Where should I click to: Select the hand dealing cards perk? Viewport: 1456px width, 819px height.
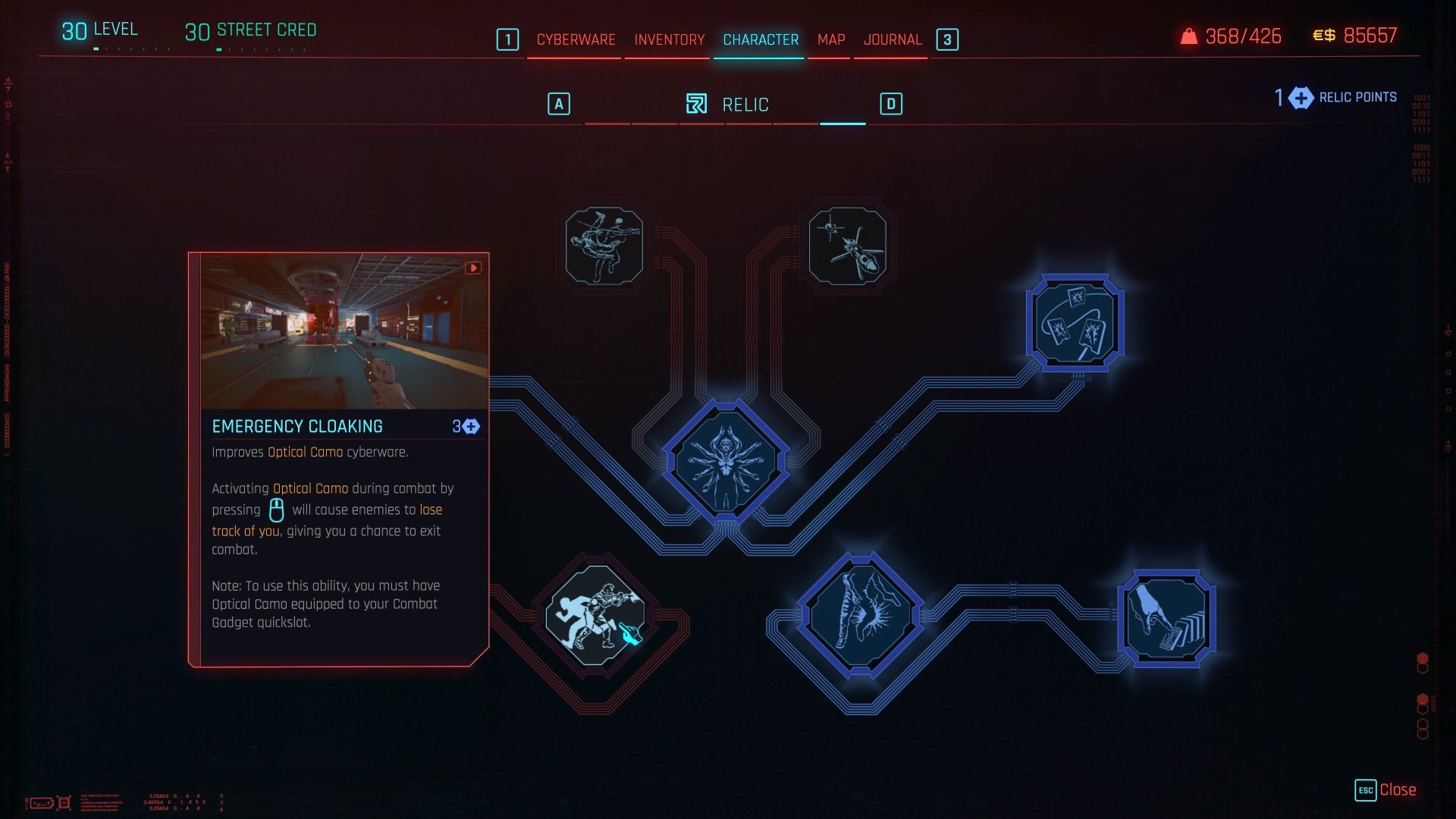point(1166,618)
